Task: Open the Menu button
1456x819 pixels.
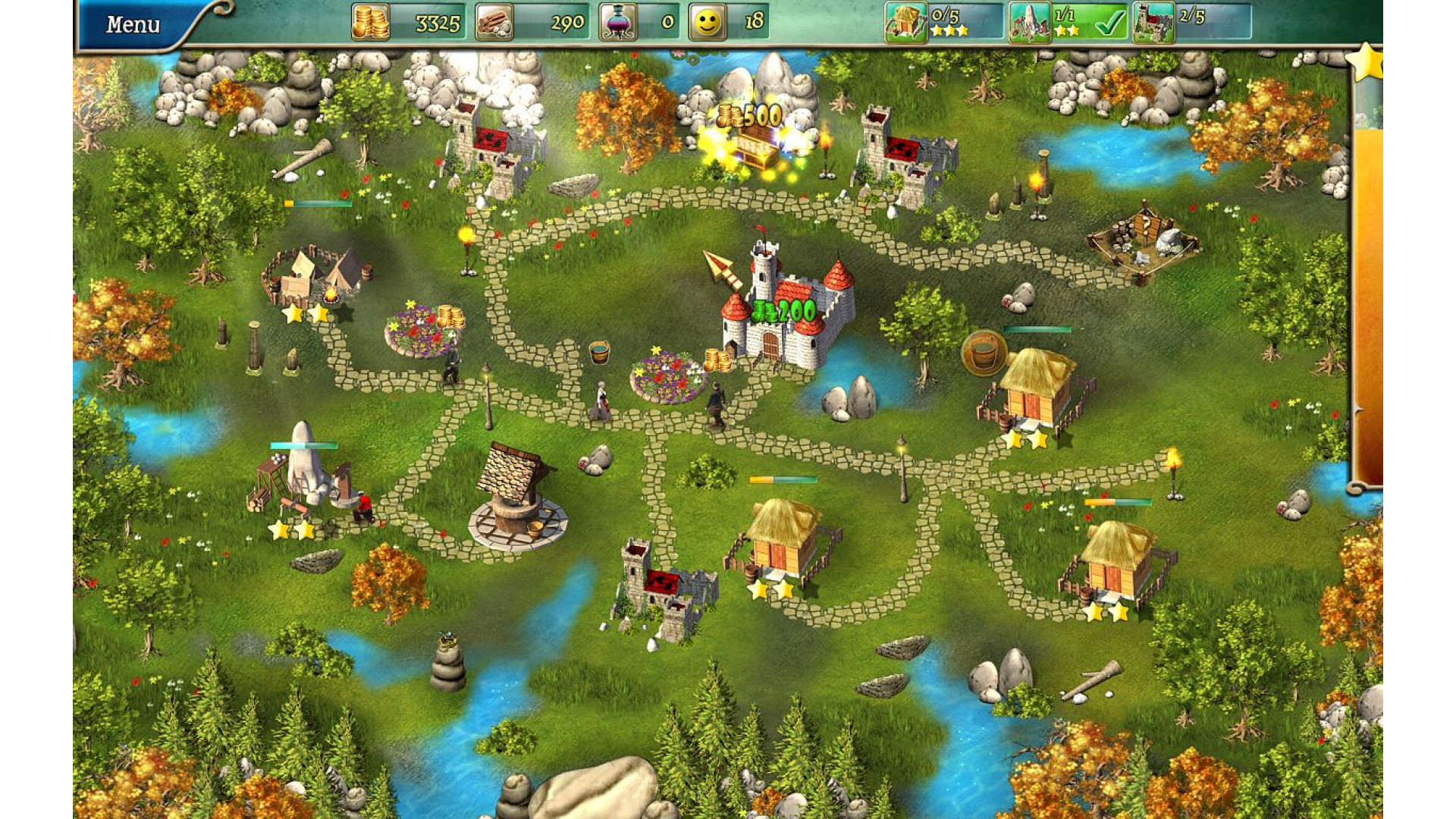Action: [133, 24]
